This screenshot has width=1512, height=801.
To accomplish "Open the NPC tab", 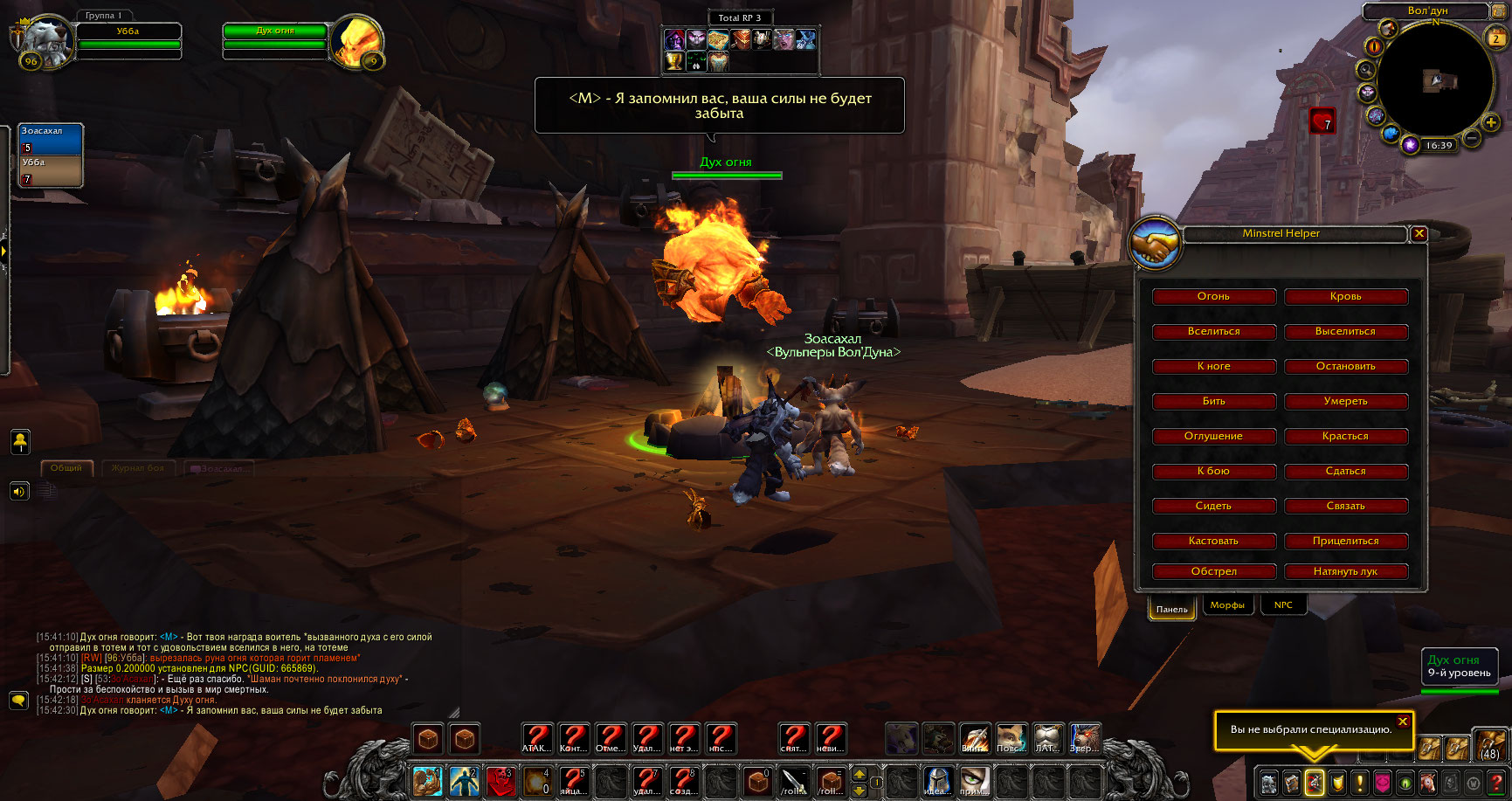I will (1283, 605).
